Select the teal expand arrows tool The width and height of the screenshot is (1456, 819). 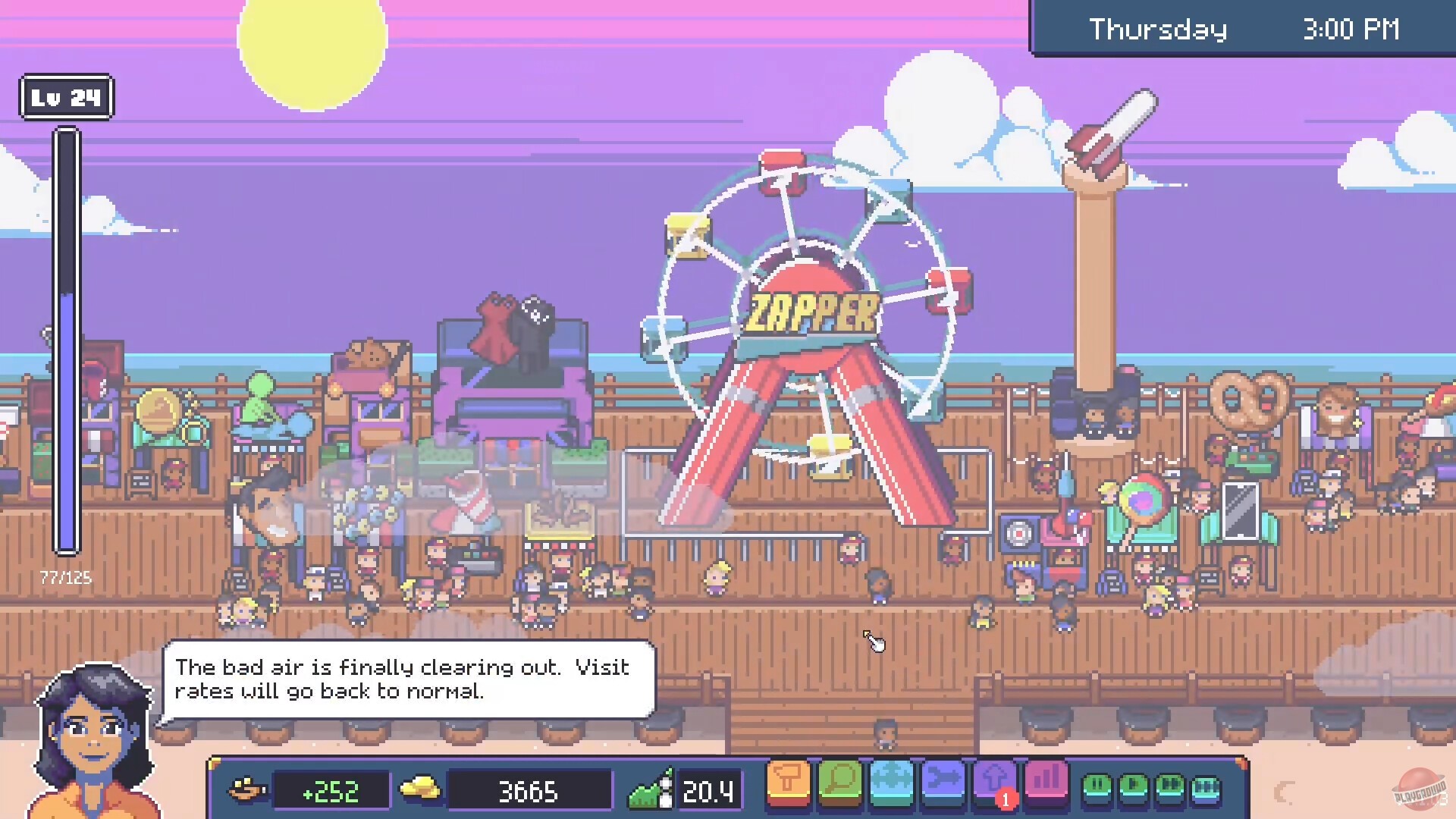pyautogui.click(x=891, y=785)
